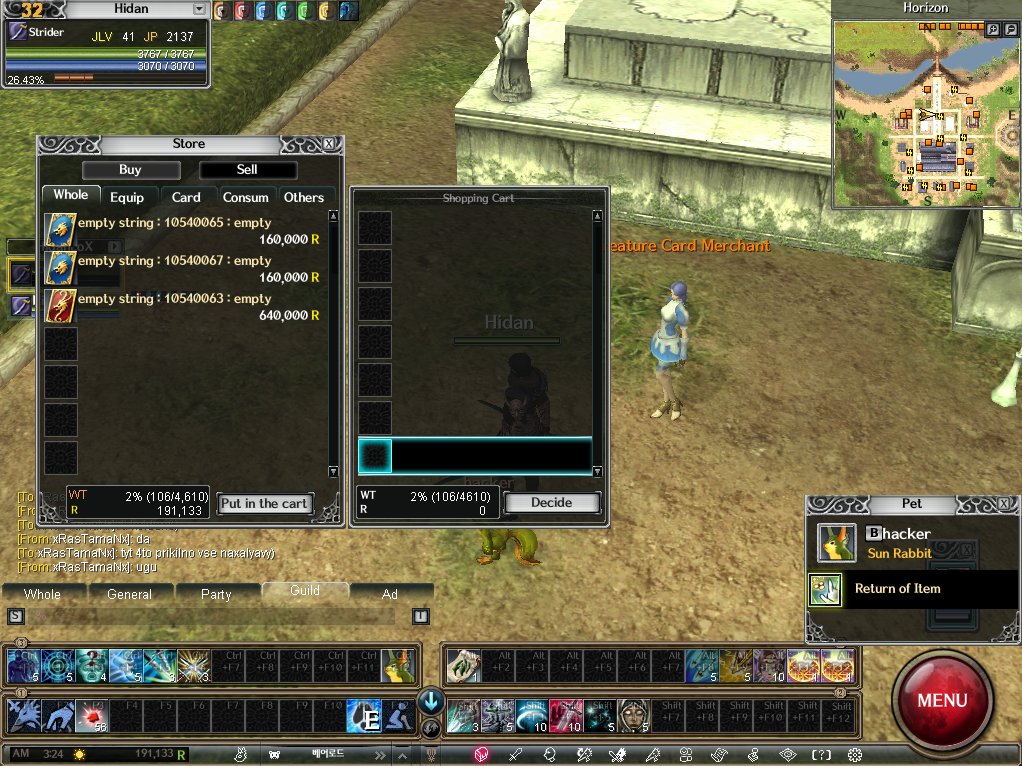Select the General chat tab
Screen dimensions: 1022x766
click(x=129, y=594)
